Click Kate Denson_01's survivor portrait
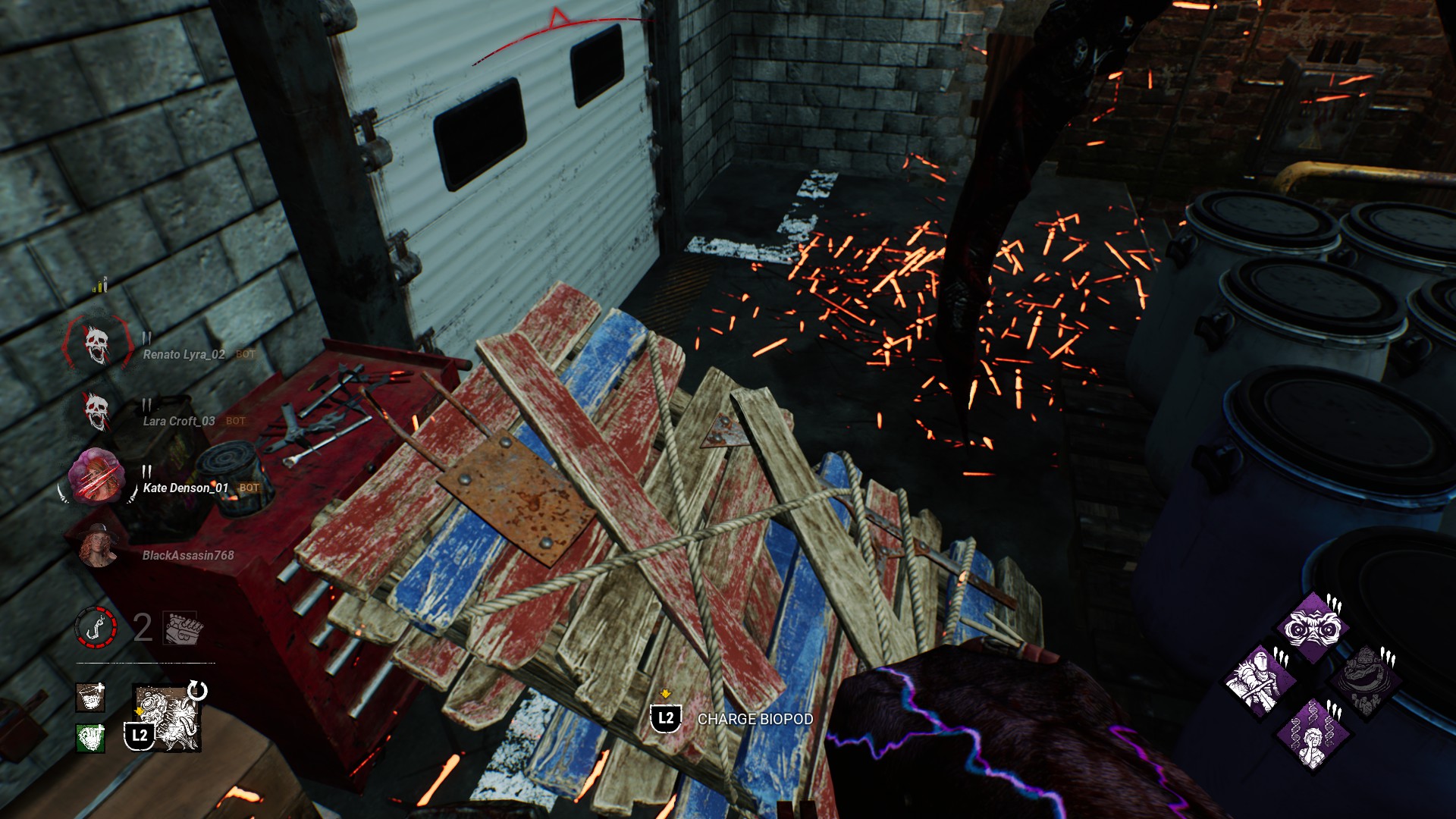 coord(96,477)
